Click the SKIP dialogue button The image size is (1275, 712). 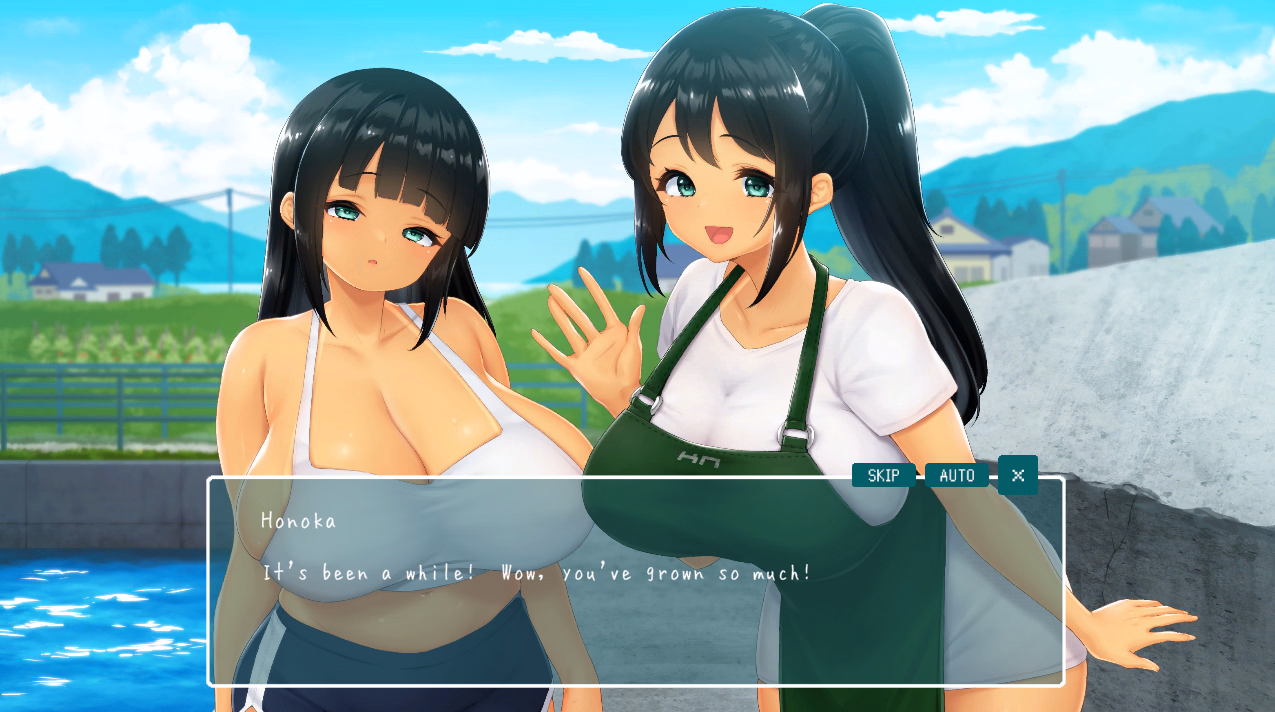(x=883, y=475)
